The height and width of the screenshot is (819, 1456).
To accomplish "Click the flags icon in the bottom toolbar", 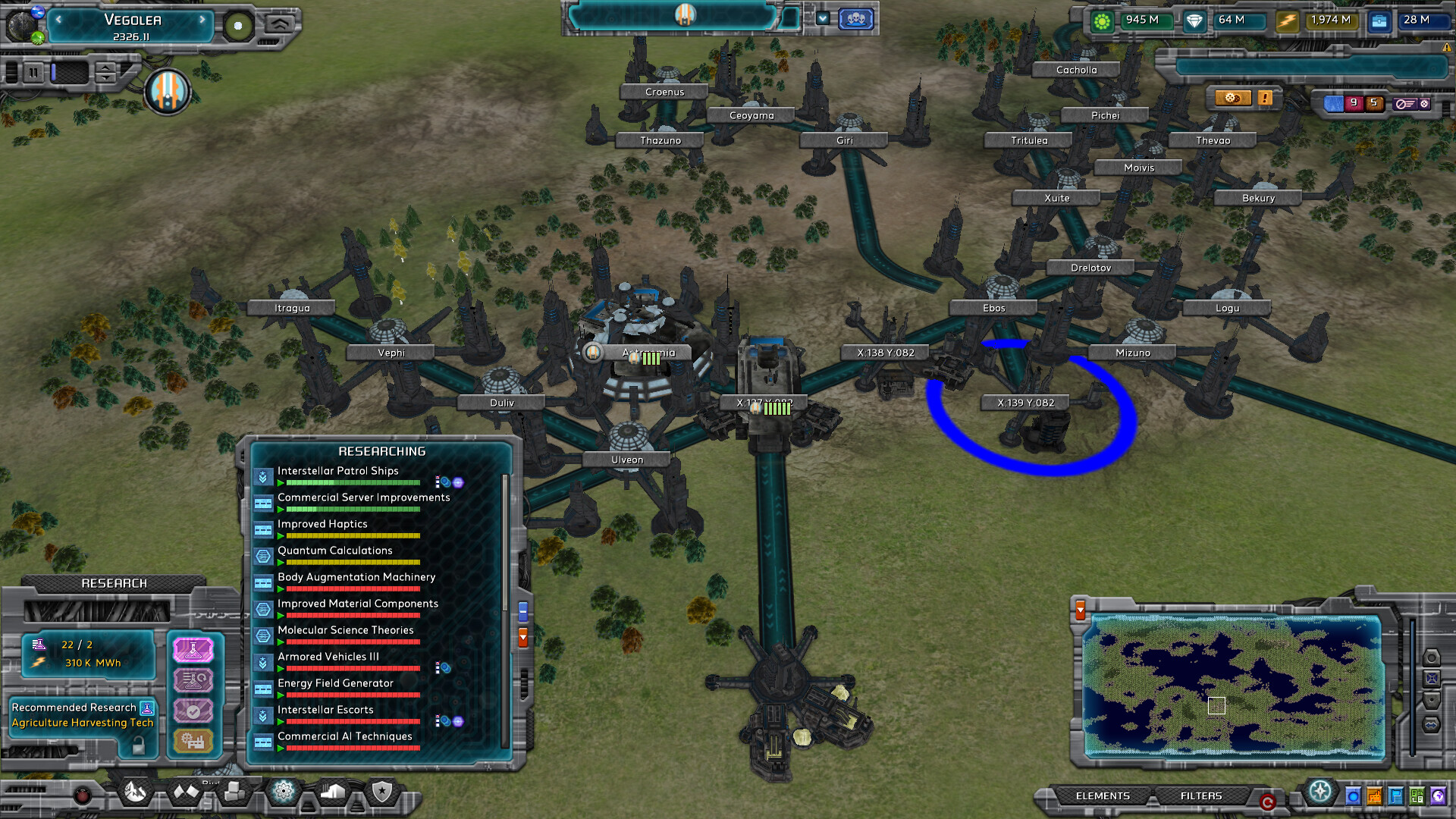I will point(186,792).
